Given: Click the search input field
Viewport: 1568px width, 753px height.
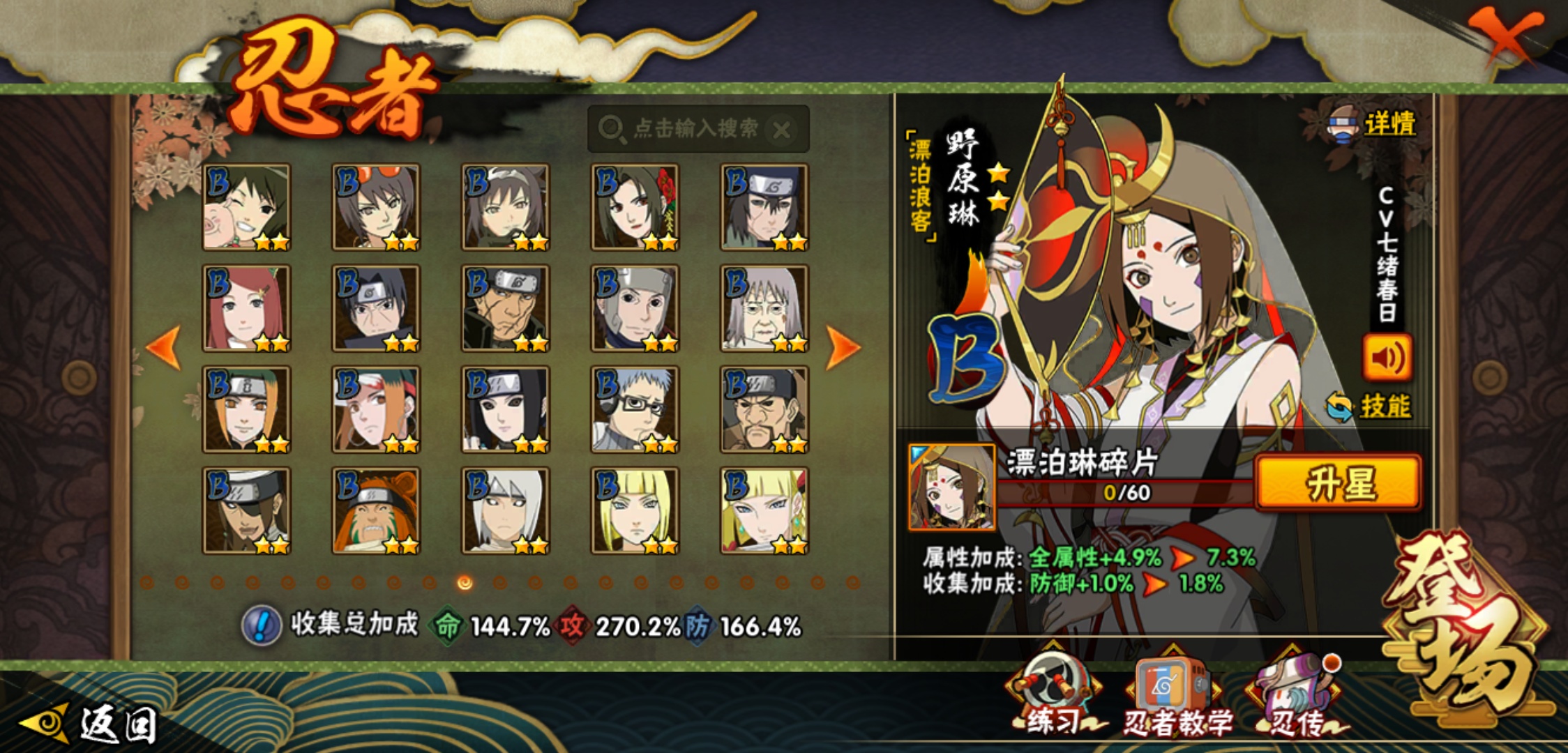Looking at the screenshot, I should [687, 128].
